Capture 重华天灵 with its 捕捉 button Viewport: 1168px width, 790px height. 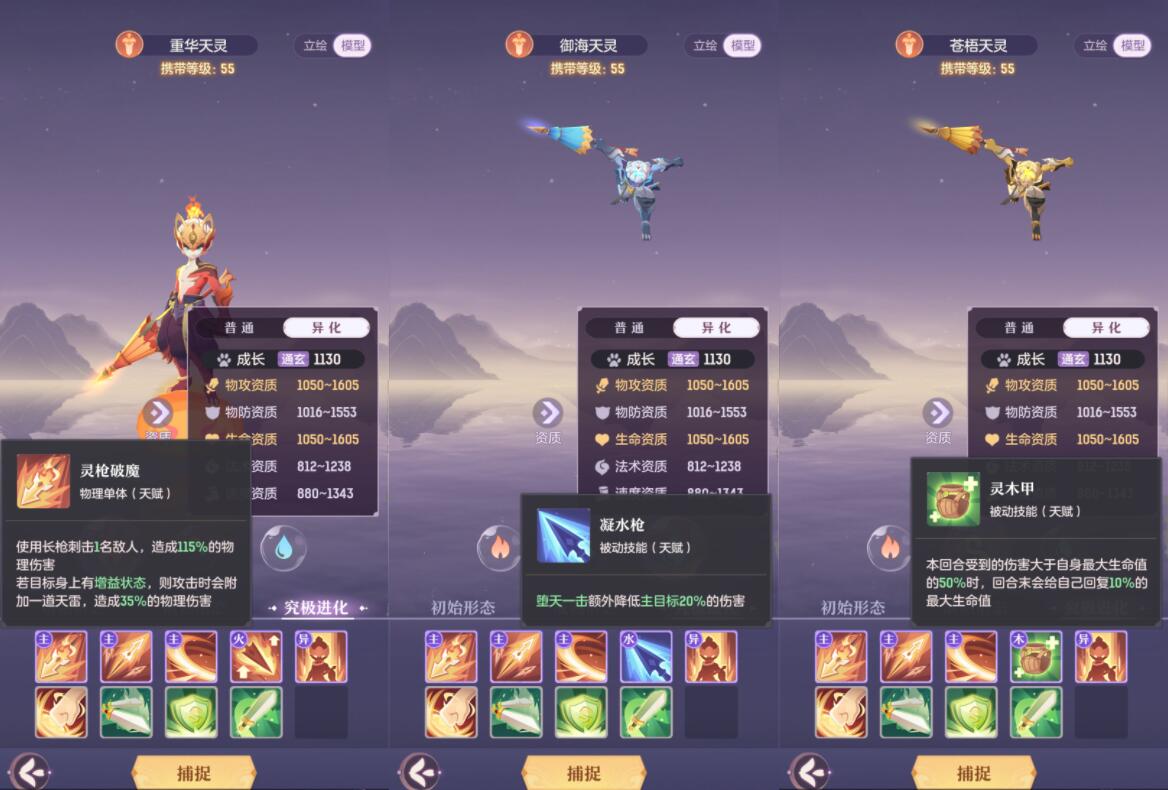[194, 772]
